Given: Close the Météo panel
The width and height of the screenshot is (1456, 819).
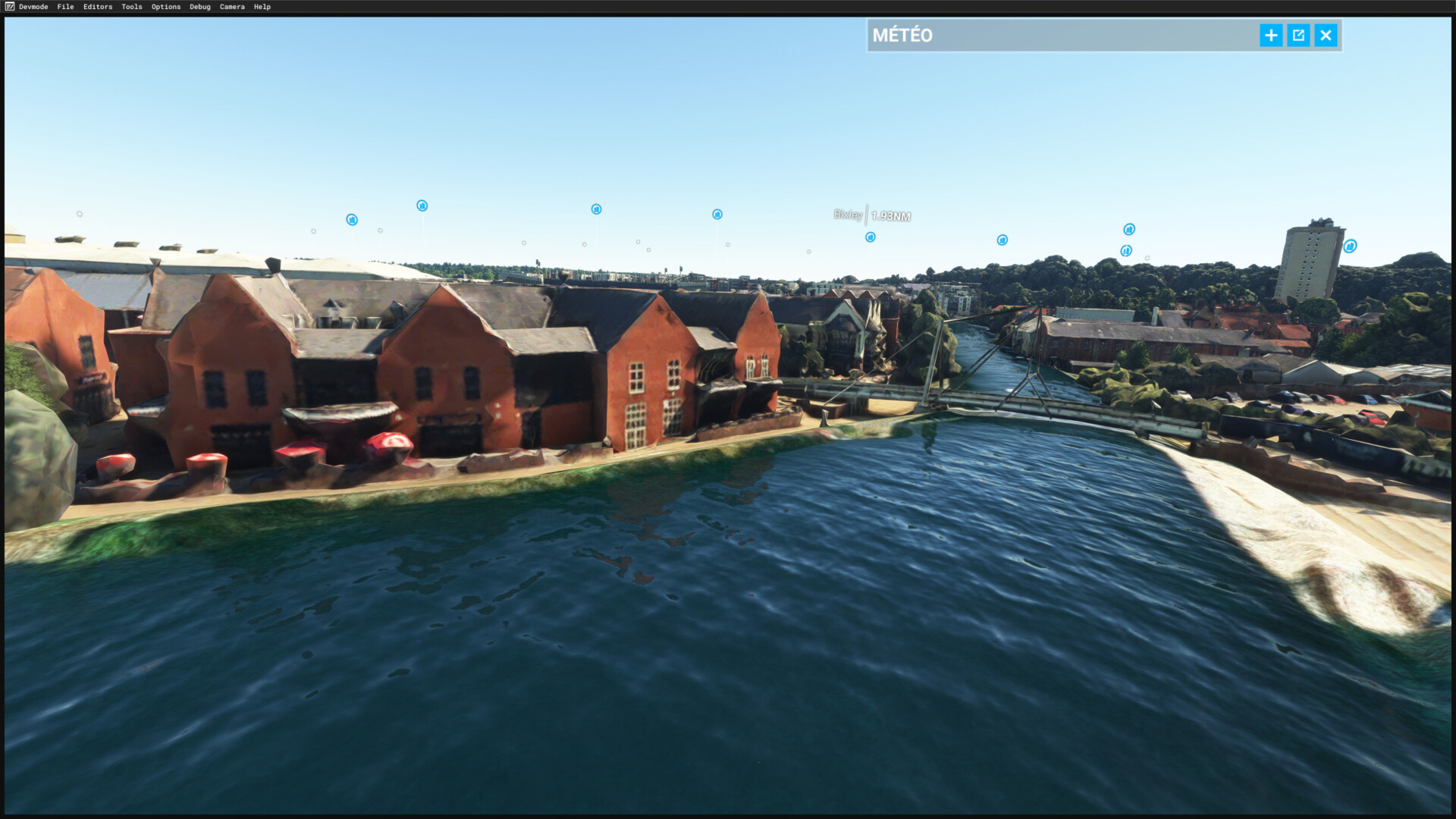Looking at the screenshot, I should (x=1326, y=36).
